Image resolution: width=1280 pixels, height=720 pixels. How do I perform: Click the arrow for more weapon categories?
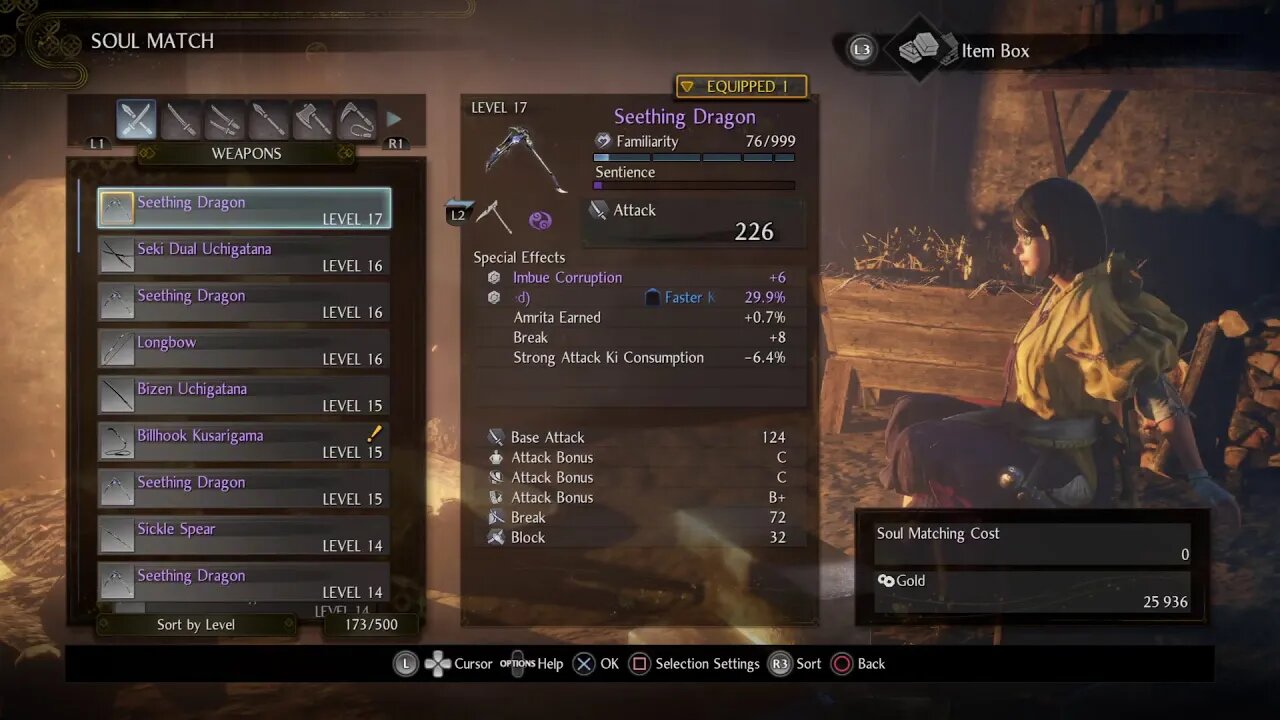[x=394, y=120]
